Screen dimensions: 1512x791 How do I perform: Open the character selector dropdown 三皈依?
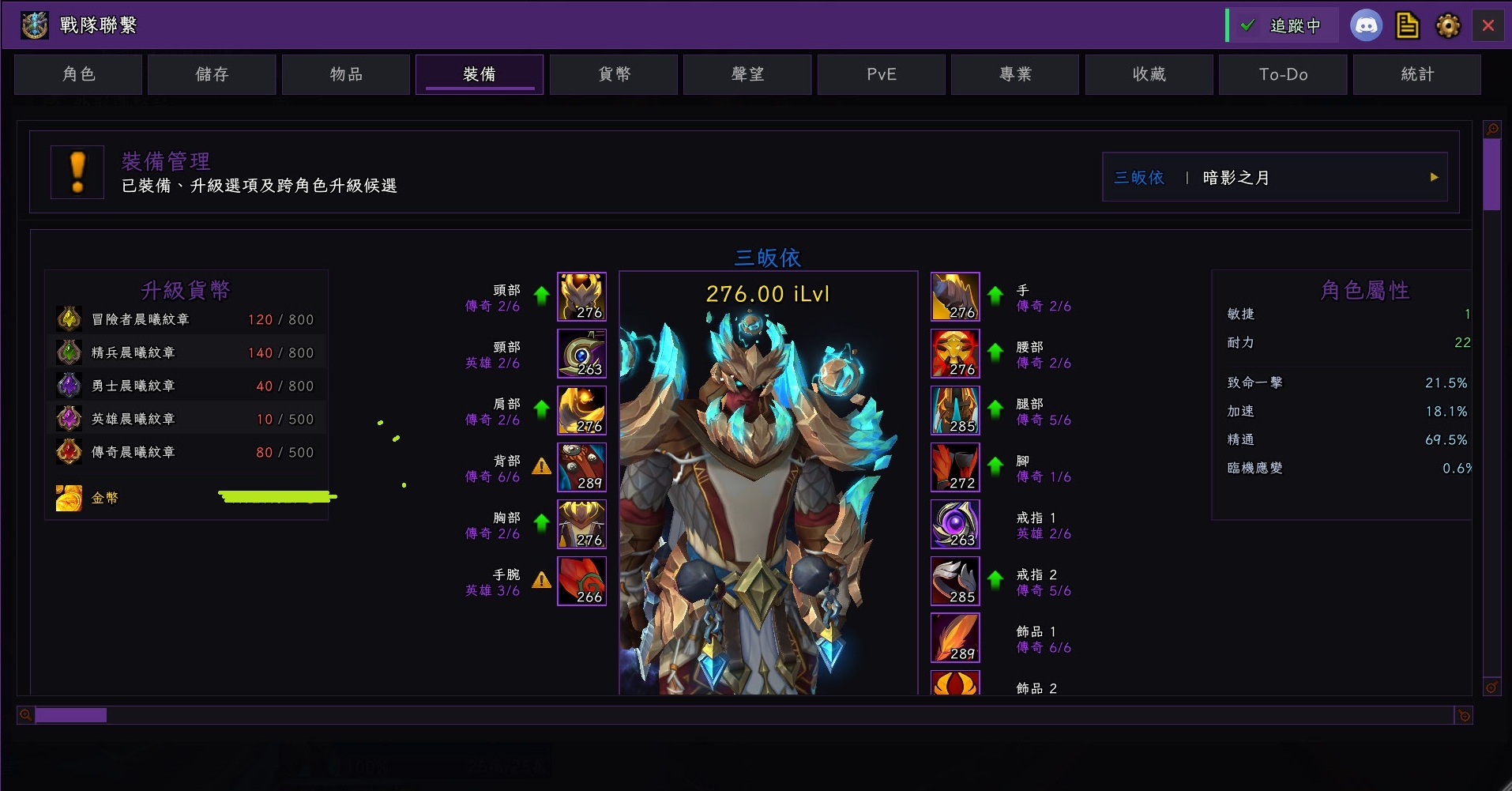1274,177
